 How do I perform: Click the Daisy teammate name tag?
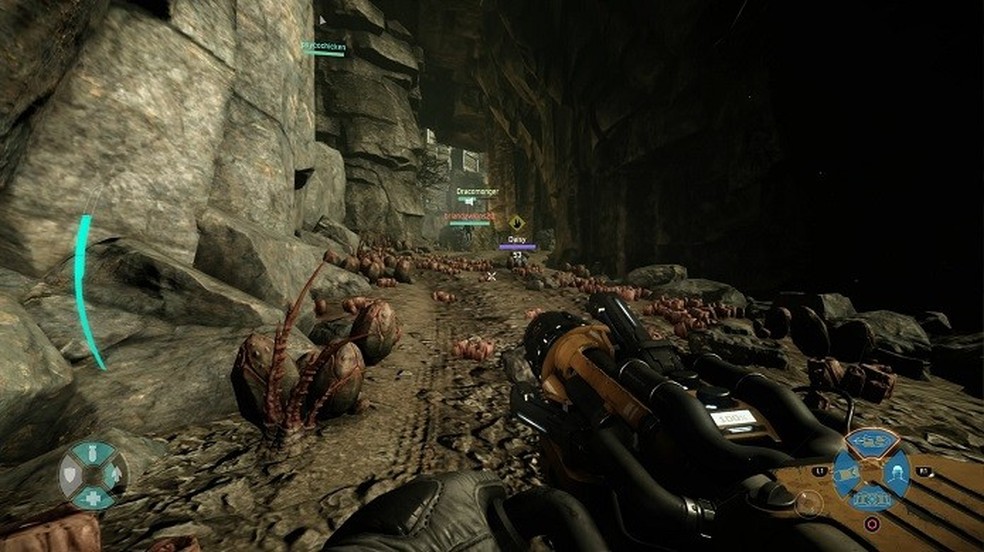[x=517, y=239]
